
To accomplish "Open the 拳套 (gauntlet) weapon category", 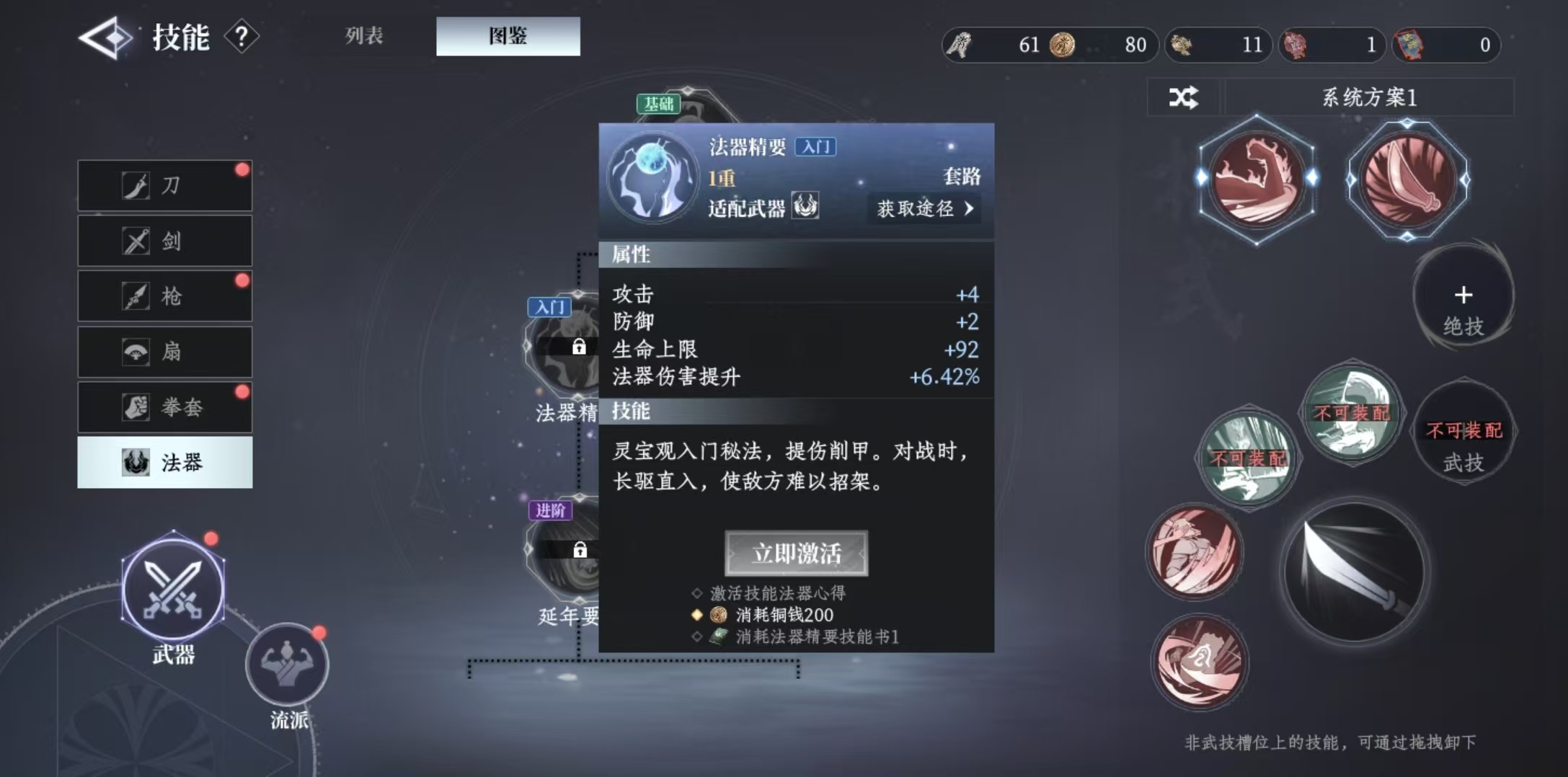I will pyautogui.click(x=164, y=407).
